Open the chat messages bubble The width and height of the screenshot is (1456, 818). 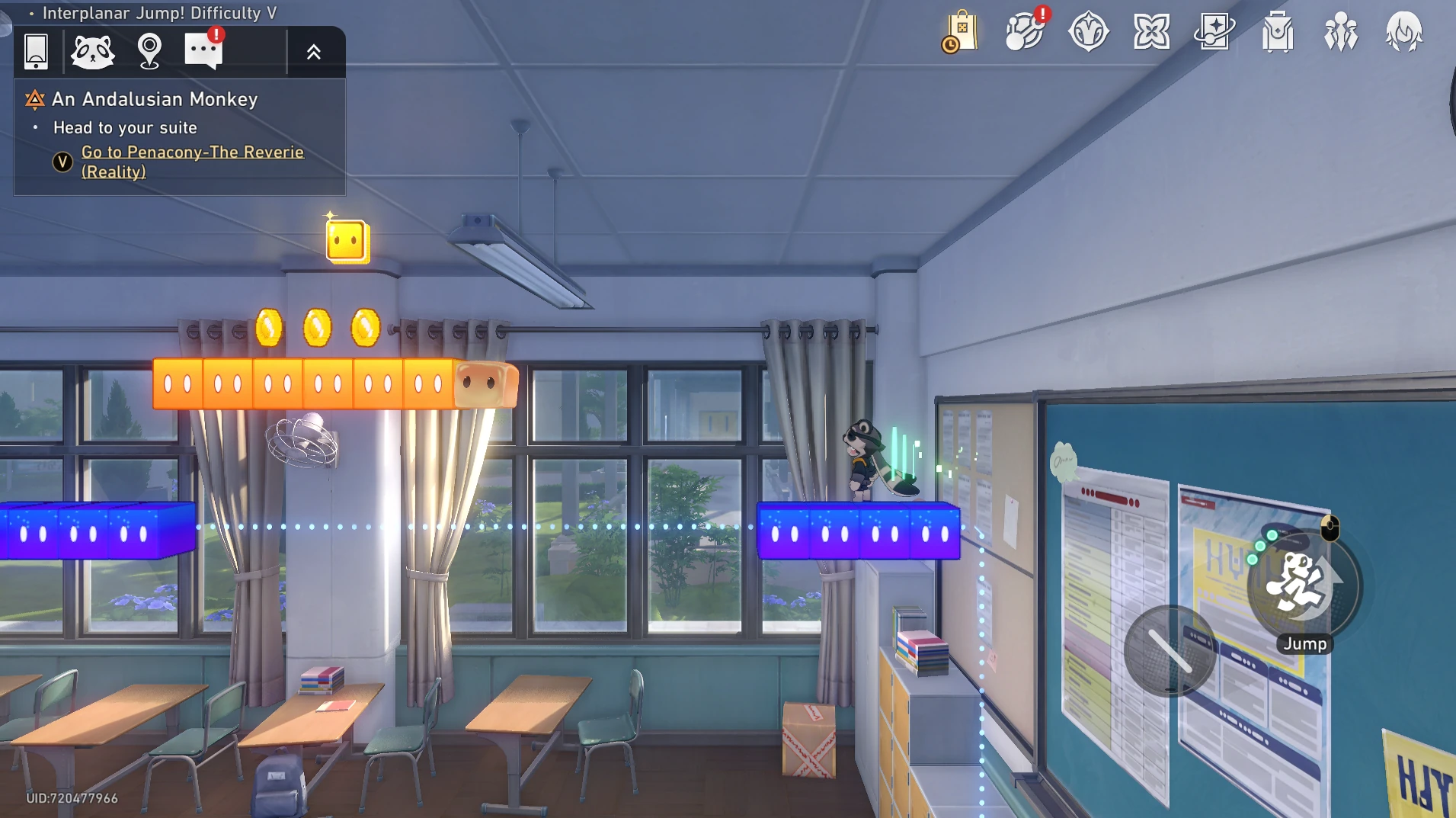pos(203,52)
